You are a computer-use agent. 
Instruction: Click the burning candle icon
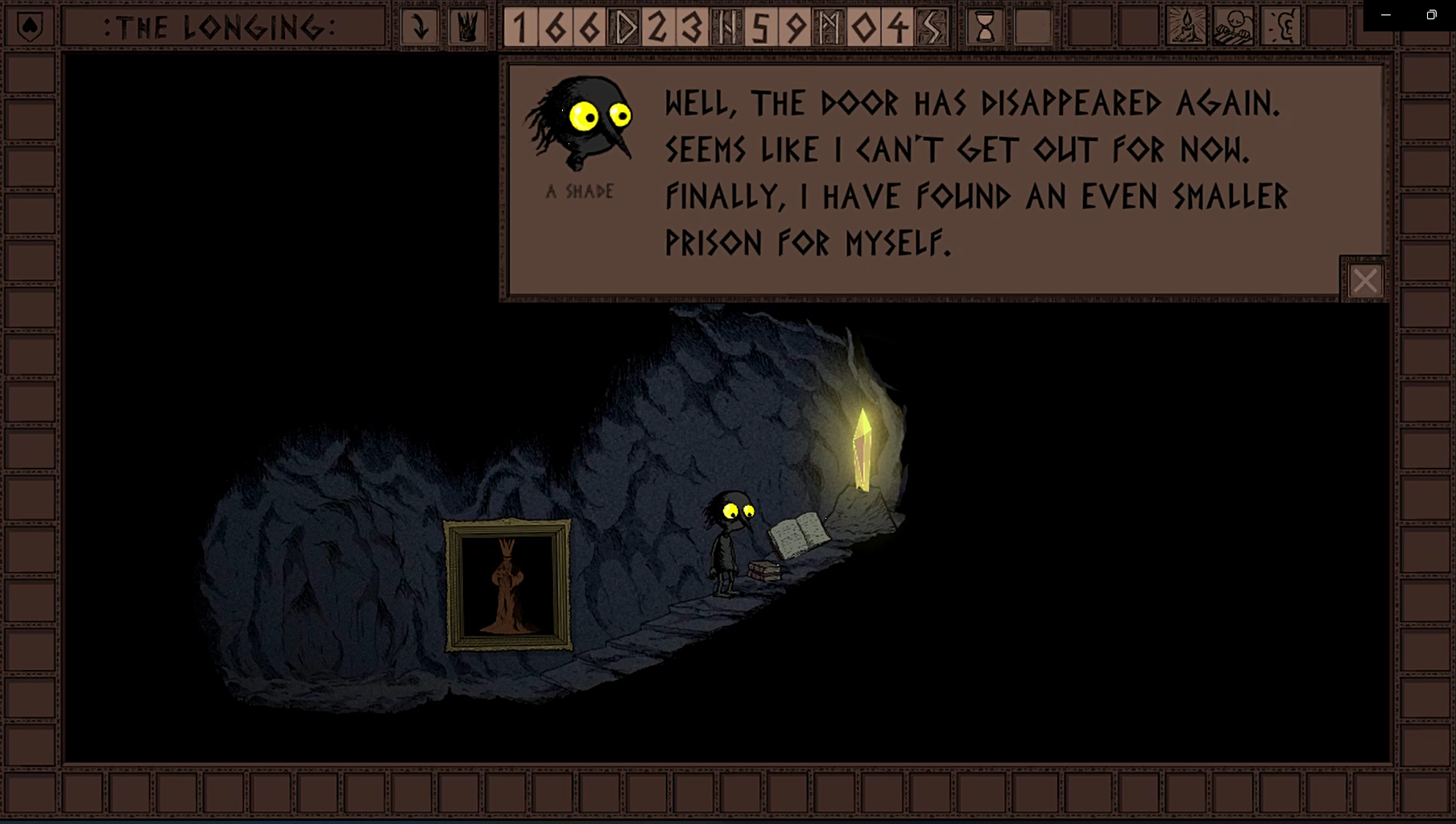tap(1186, 27)
